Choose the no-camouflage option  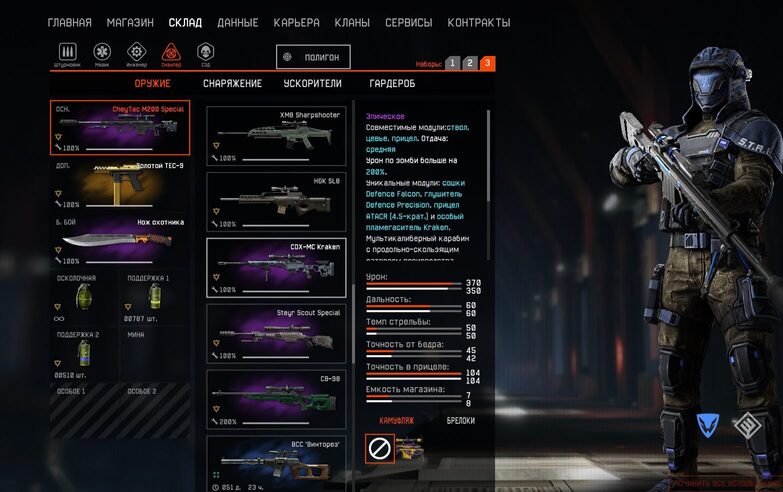379,449
